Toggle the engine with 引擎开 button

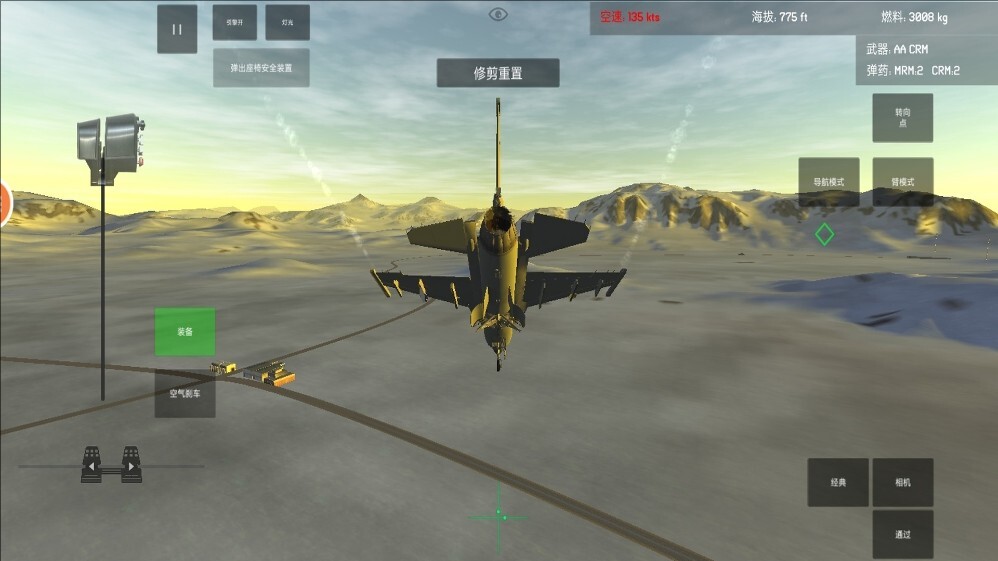coord(234,22)
